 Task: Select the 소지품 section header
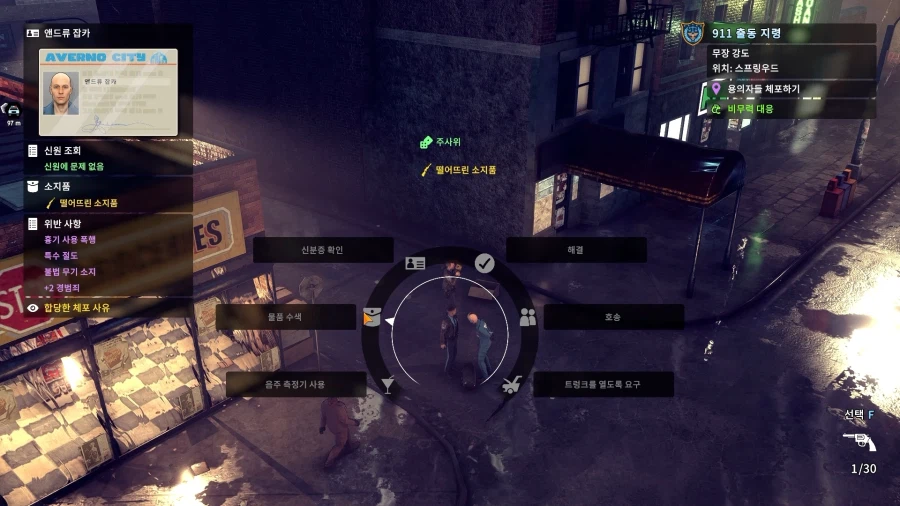click(58, 186)
